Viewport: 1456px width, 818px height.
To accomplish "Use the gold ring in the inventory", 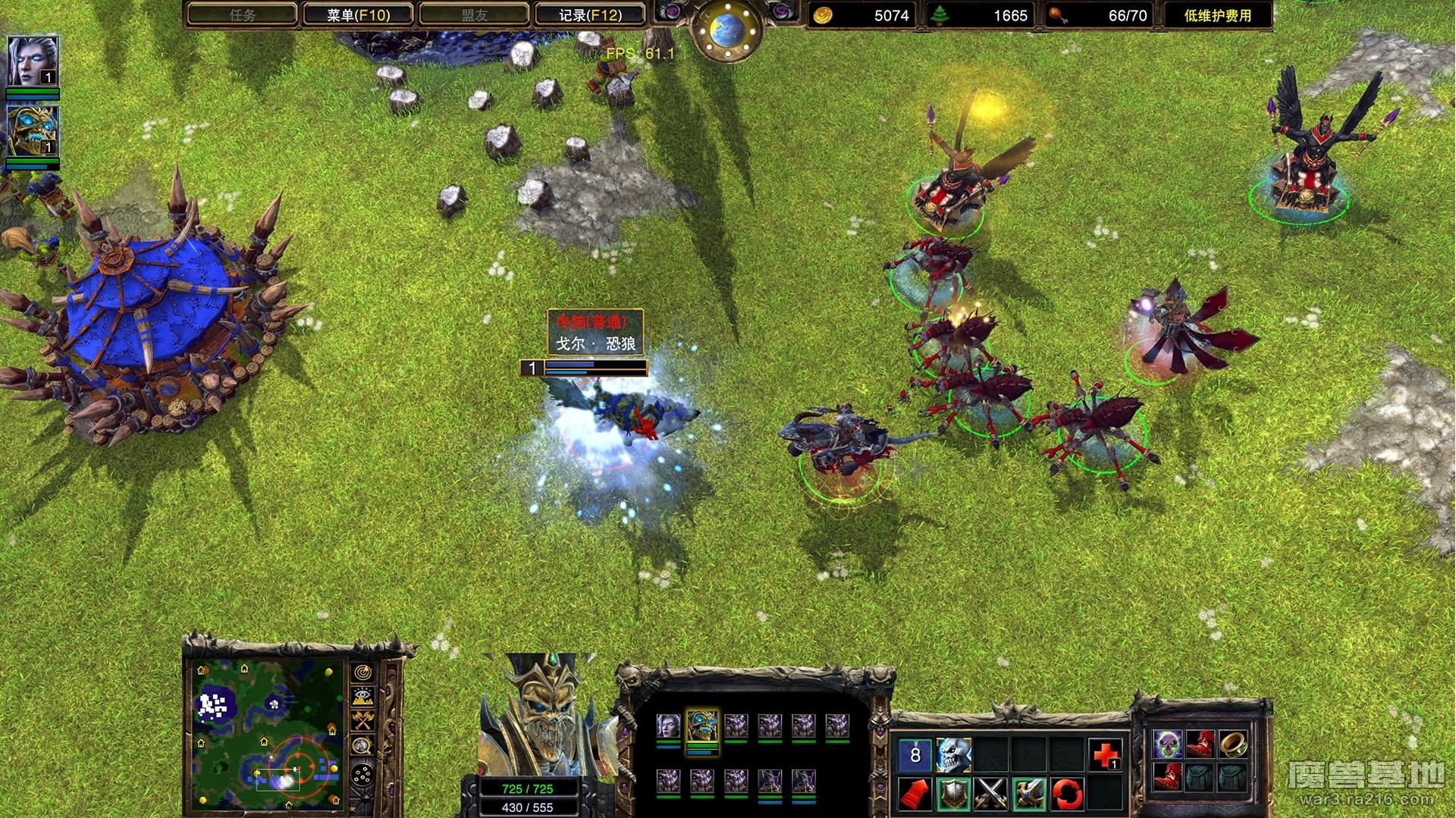I will 1232,744.
